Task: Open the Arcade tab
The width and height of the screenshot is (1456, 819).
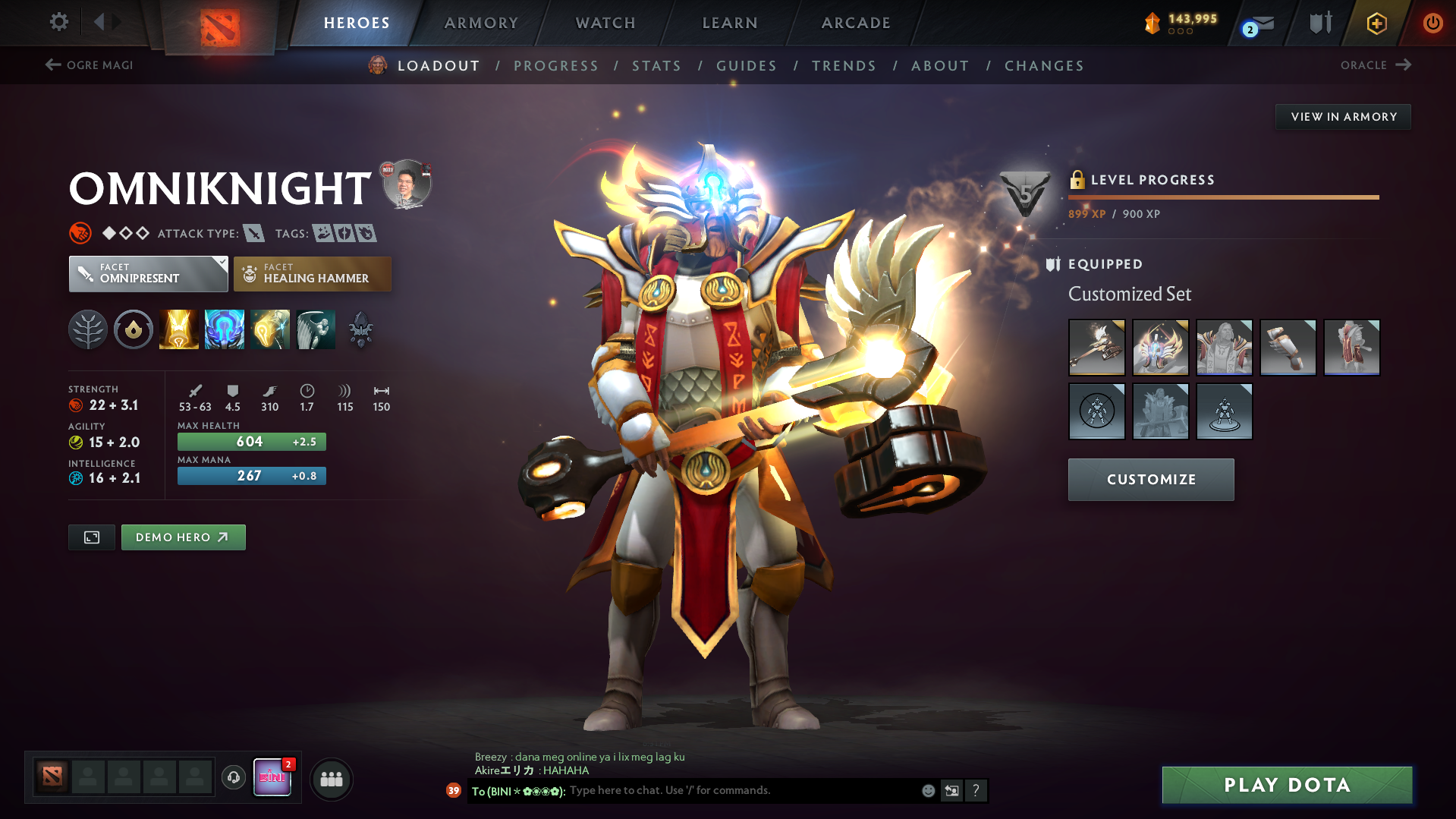Action: tap(856, 23)
